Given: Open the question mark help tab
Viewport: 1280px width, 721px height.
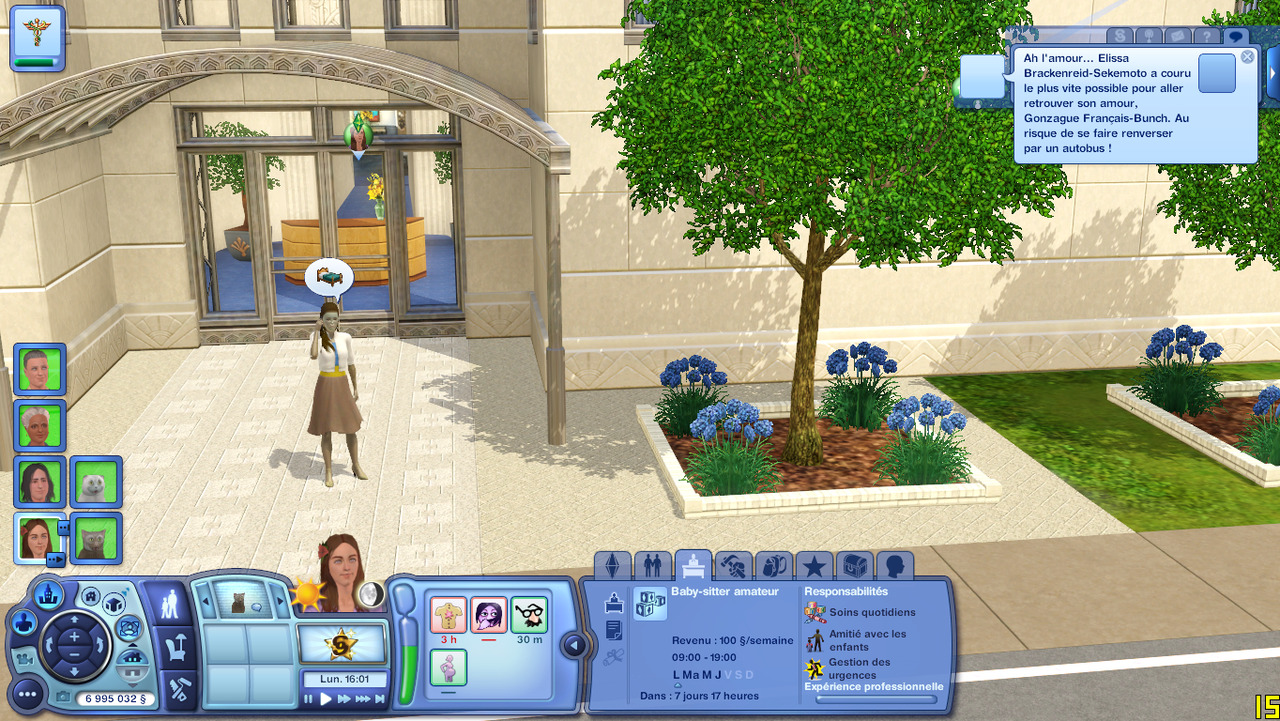Looking at the screenshot, I should point(1207,37).
